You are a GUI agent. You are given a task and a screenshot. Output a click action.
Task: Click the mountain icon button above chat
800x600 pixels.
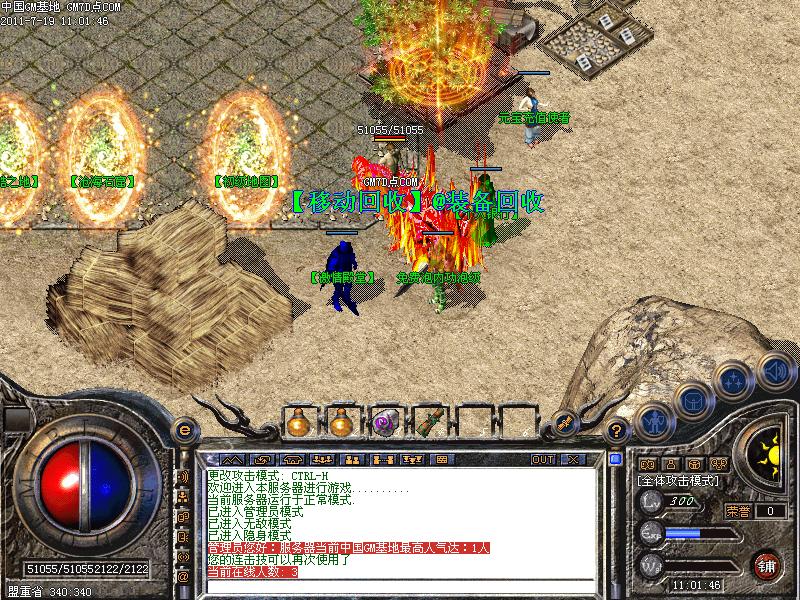tap(231, 459)
